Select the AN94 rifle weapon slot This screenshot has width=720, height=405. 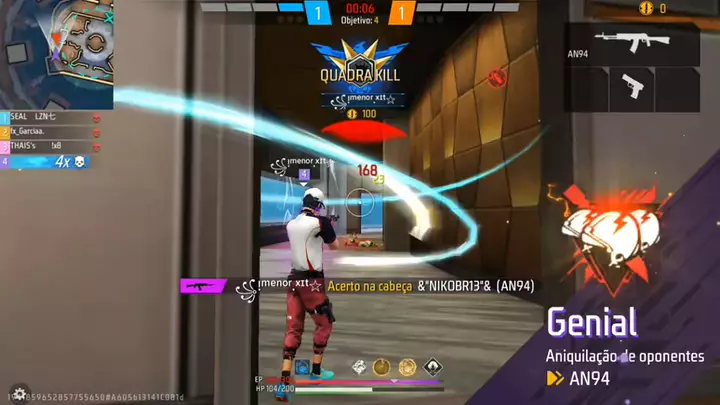point(632,44)
